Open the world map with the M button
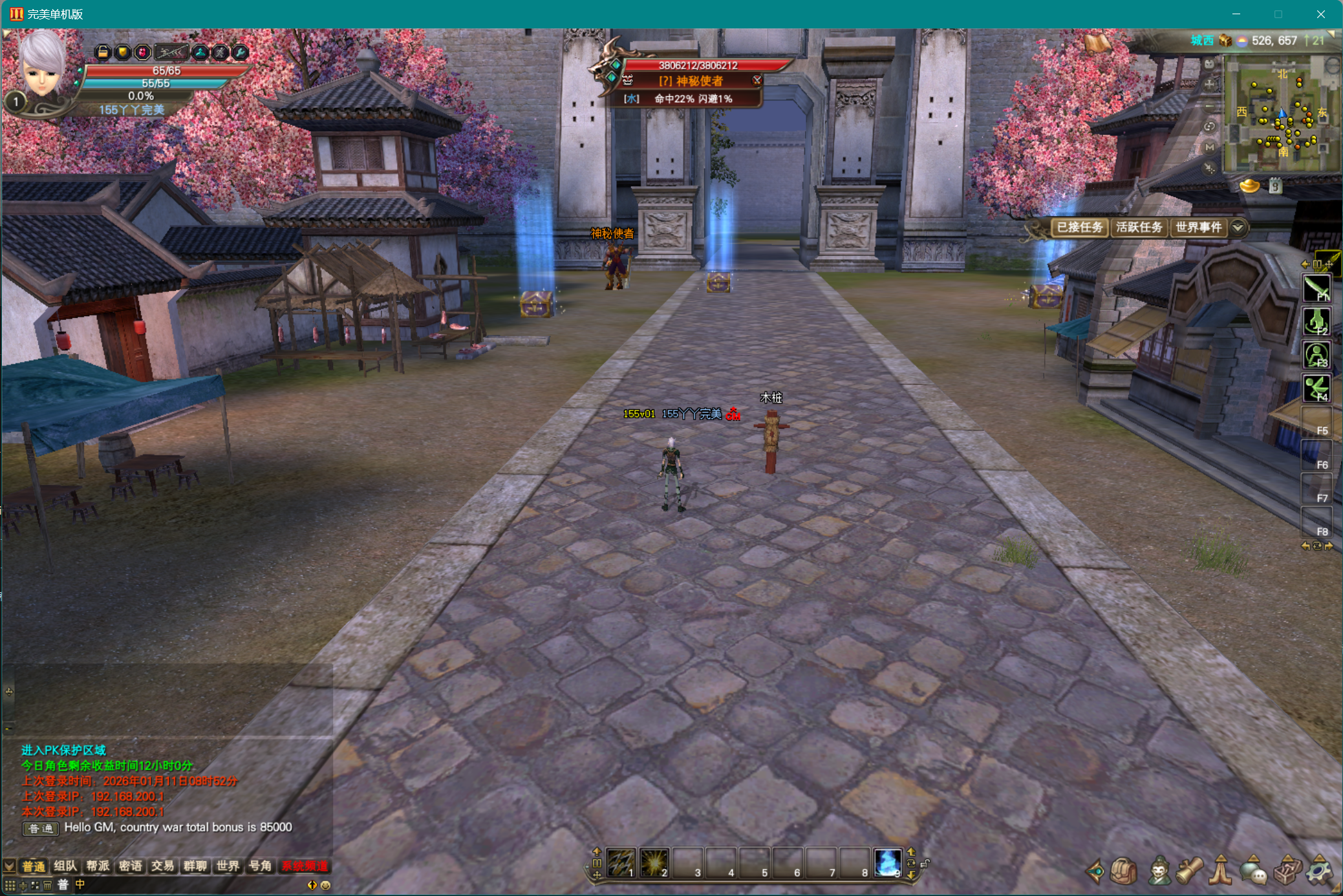Image resolution: width=1343 pixels, height=896 pixels. click(x=1210, y=147)
